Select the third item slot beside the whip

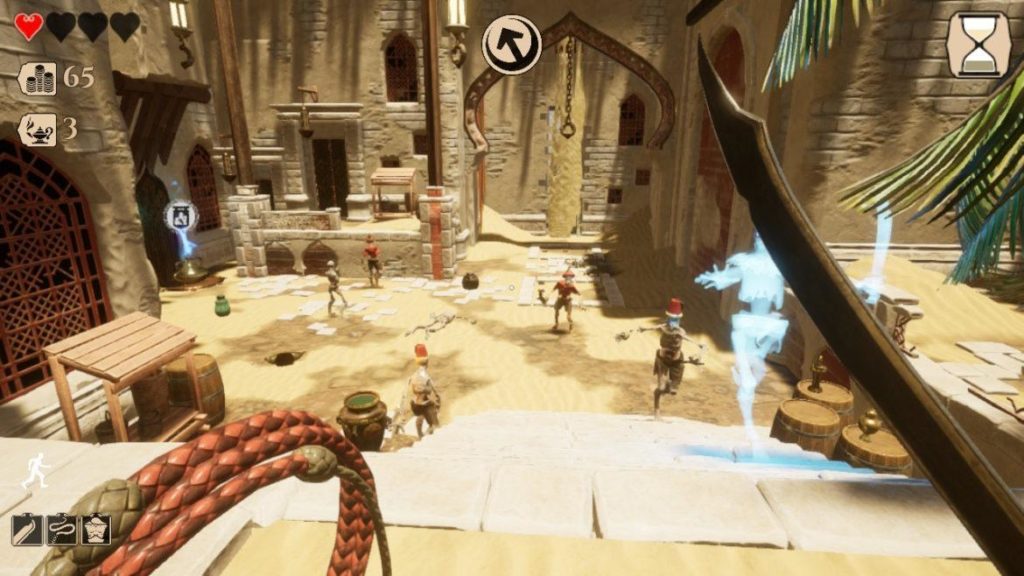95,529
